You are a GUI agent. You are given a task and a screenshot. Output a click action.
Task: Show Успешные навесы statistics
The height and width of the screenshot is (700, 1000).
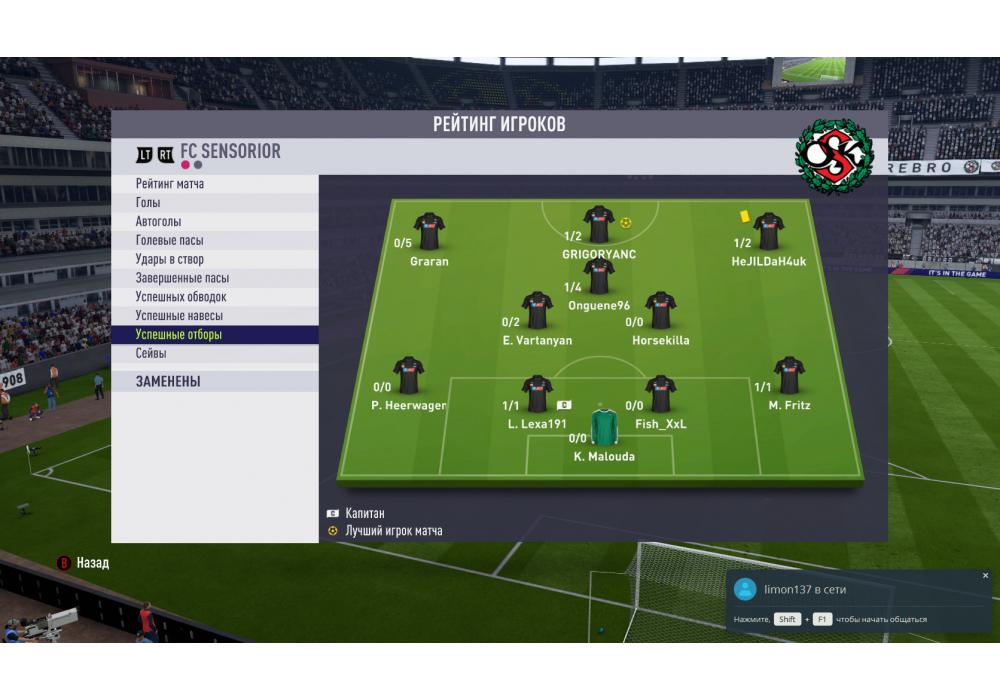[x=179, y=316]
